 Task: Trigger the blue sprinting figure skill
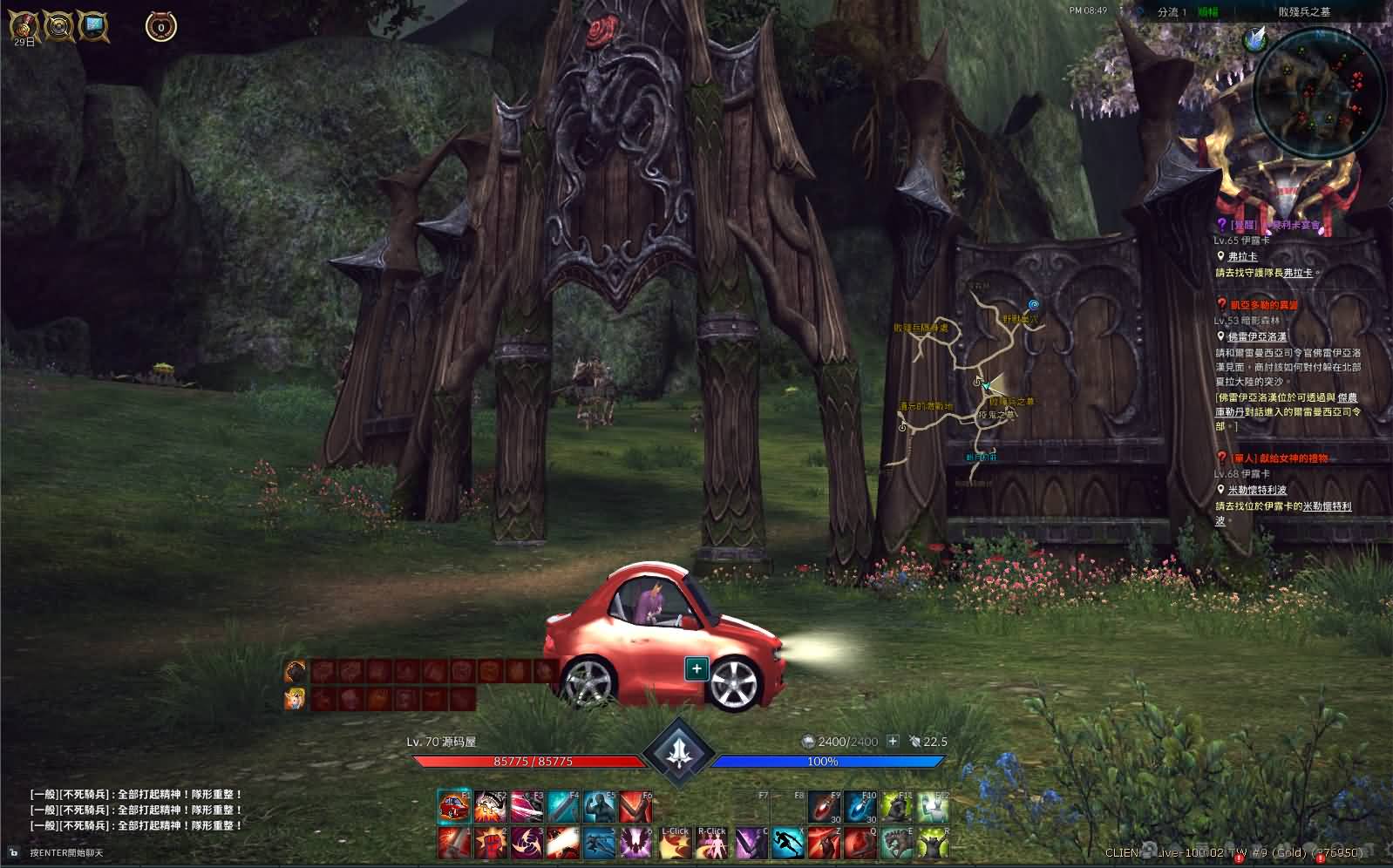[787, 843]
